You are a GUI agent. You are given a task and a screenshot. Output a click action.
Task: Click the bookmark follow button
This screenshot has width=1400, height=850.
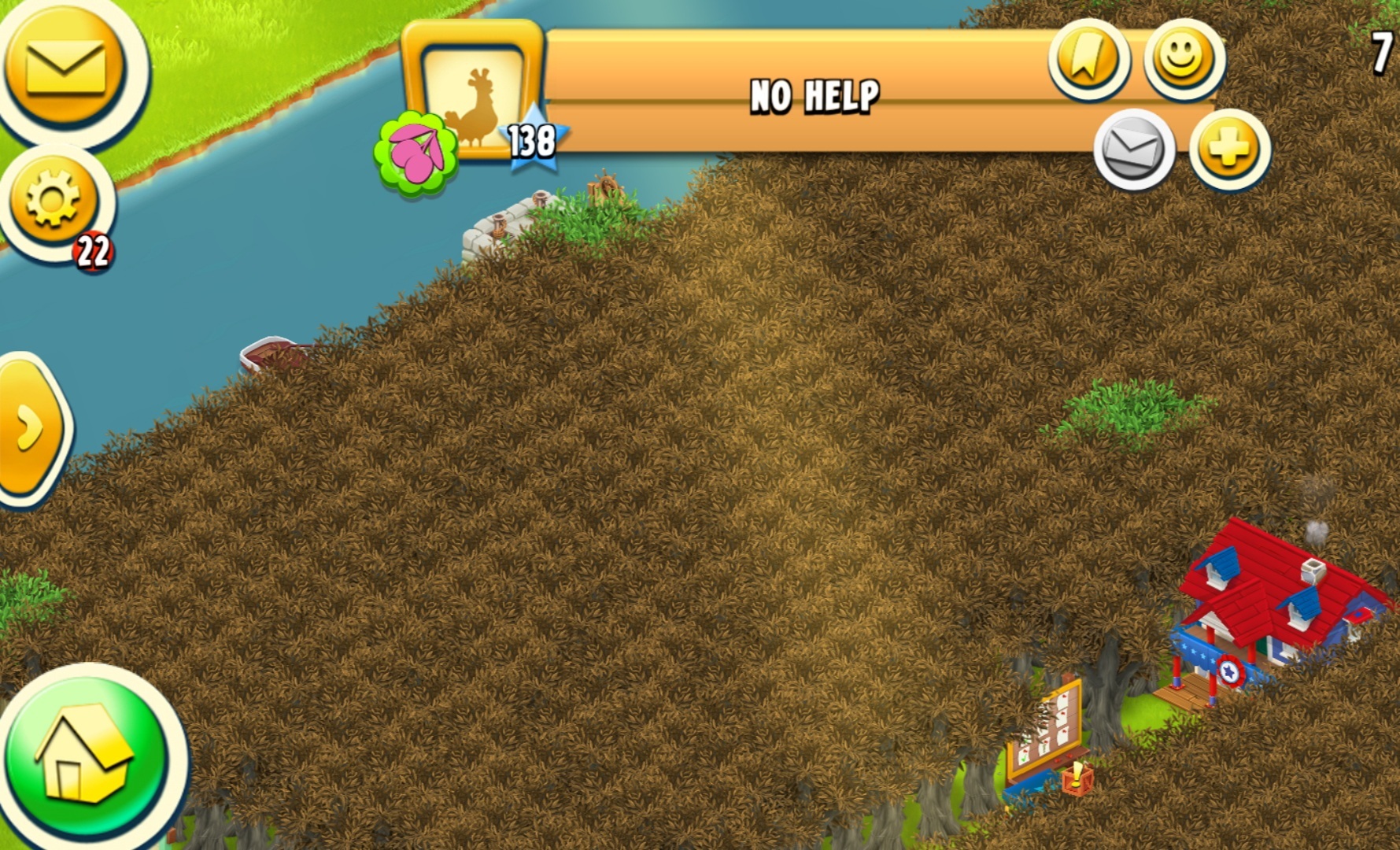click(1088, 60)
